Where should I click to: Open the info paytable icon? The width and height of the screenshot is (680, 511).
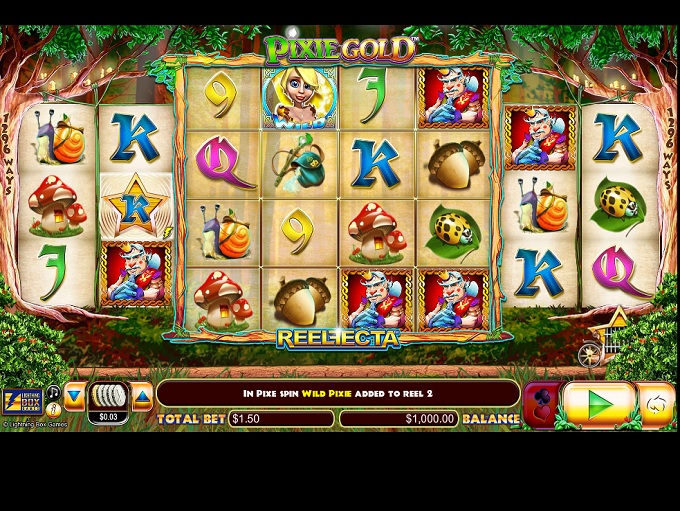[53, 410]
